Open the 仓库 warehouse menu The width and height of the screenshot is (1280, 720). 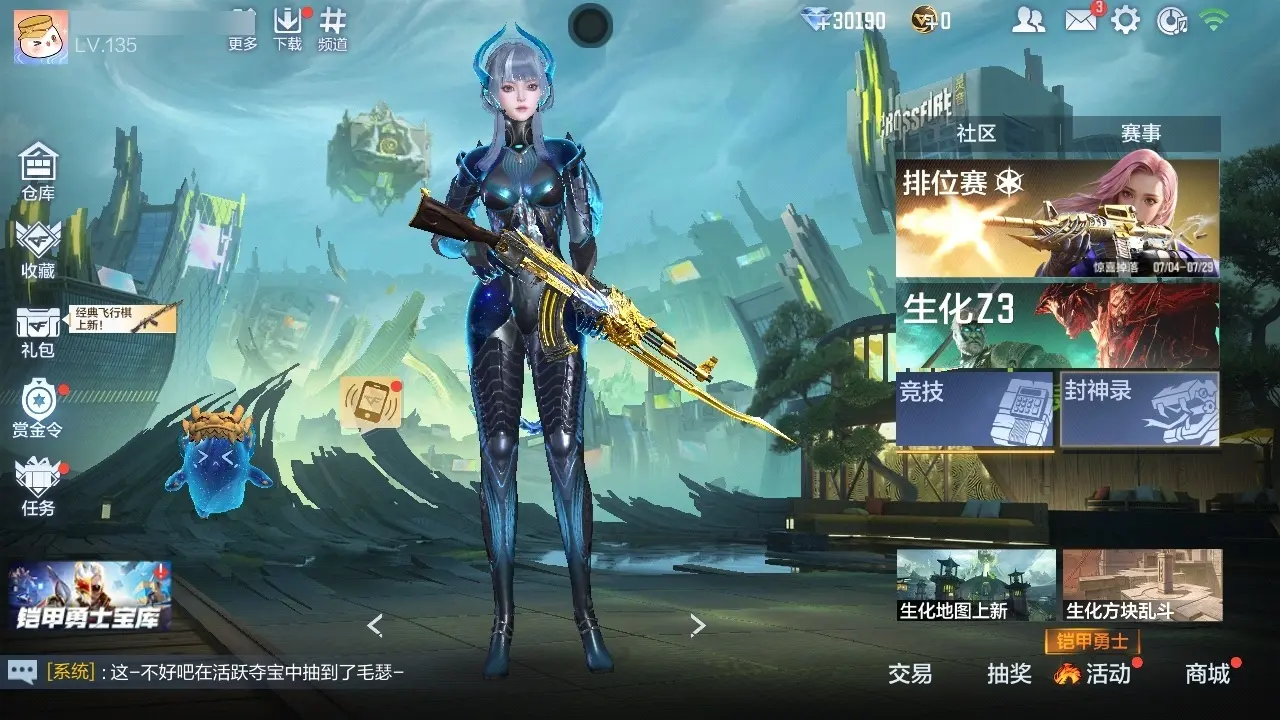point(38,170)
